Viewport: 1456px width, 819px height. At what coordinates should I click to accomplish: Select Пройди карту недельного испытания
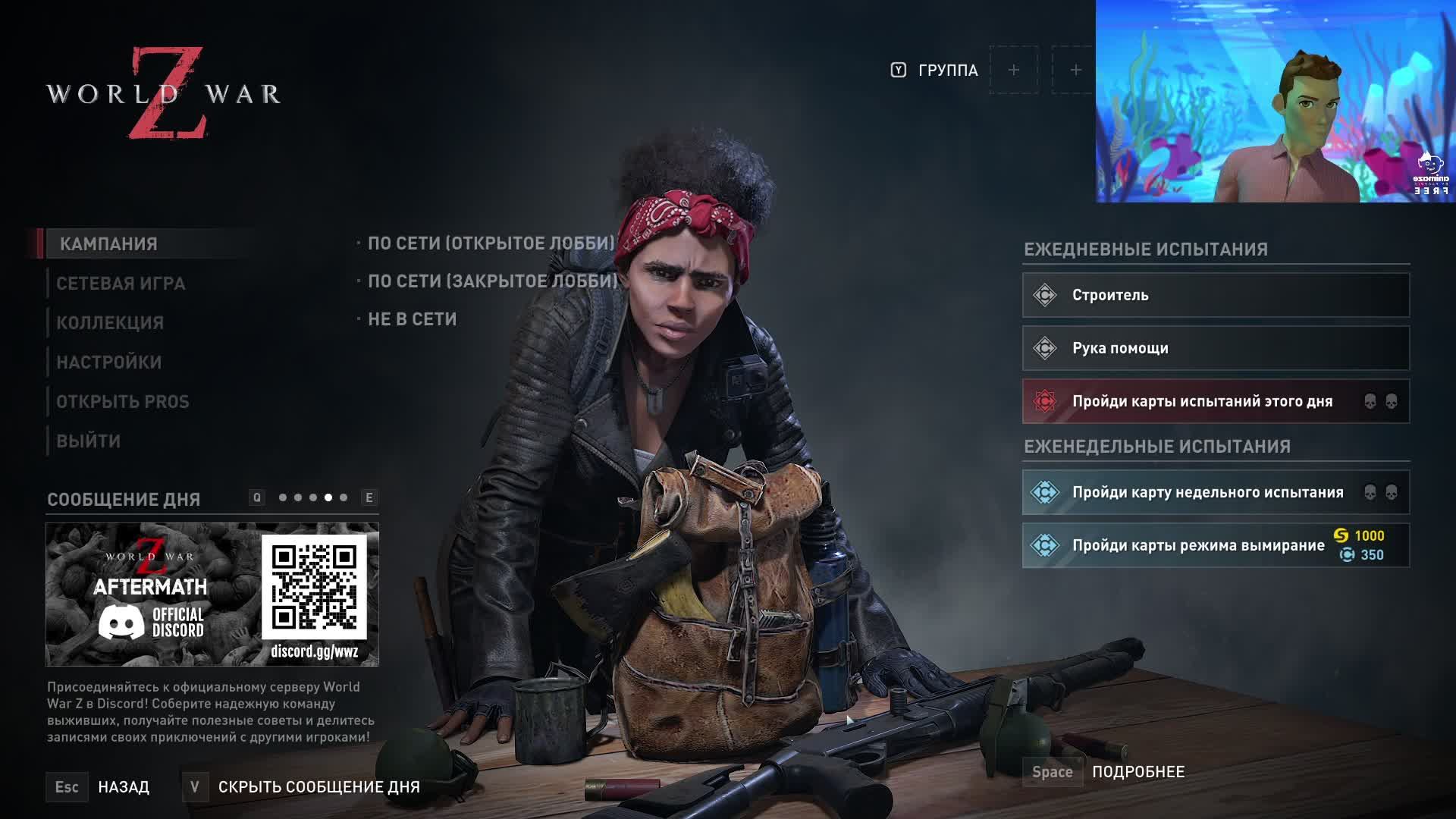1215,492
